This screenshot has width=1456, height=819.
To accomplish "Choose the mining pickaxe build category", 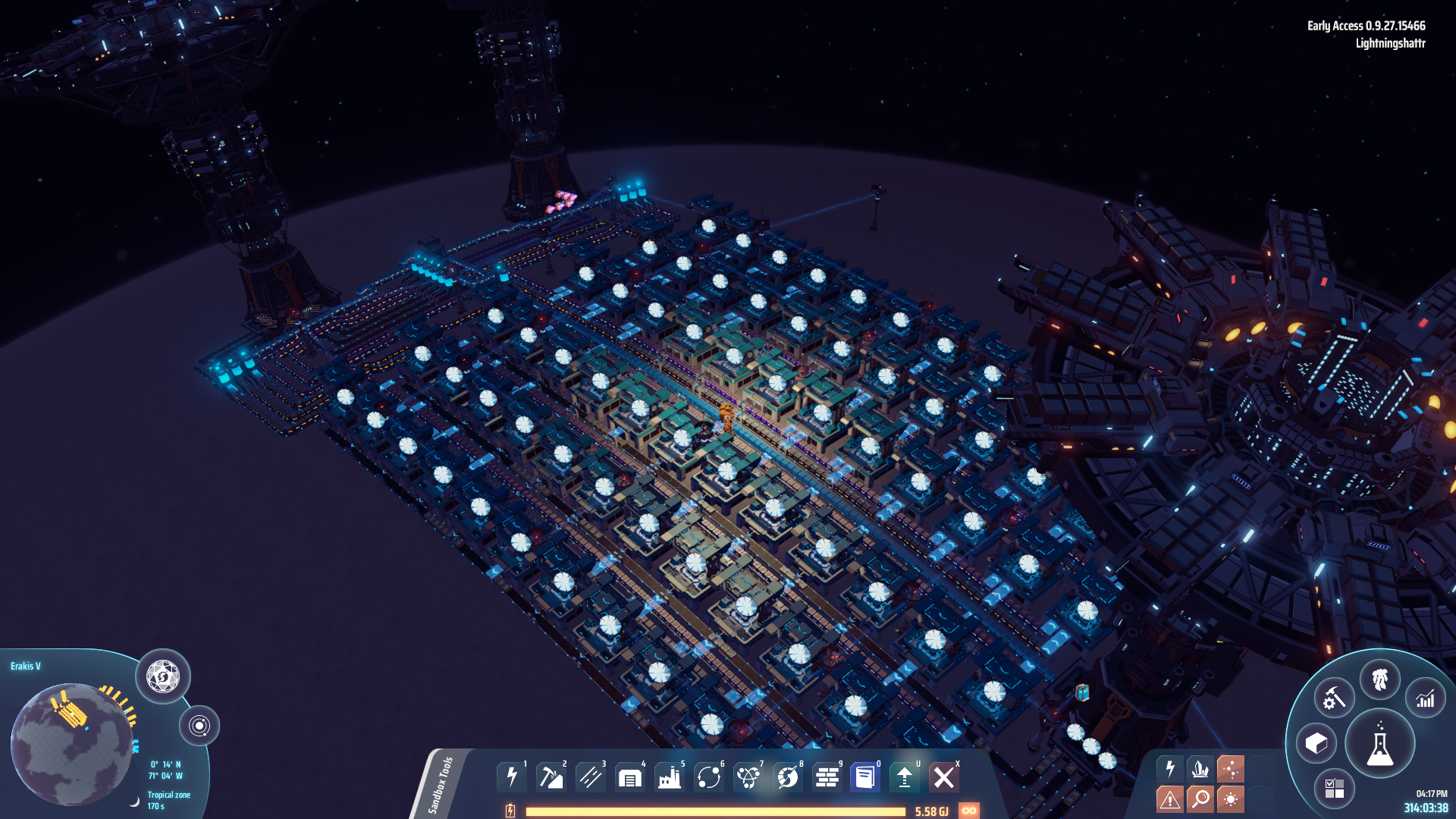I will pyautogui.click(x=551, y=777).
